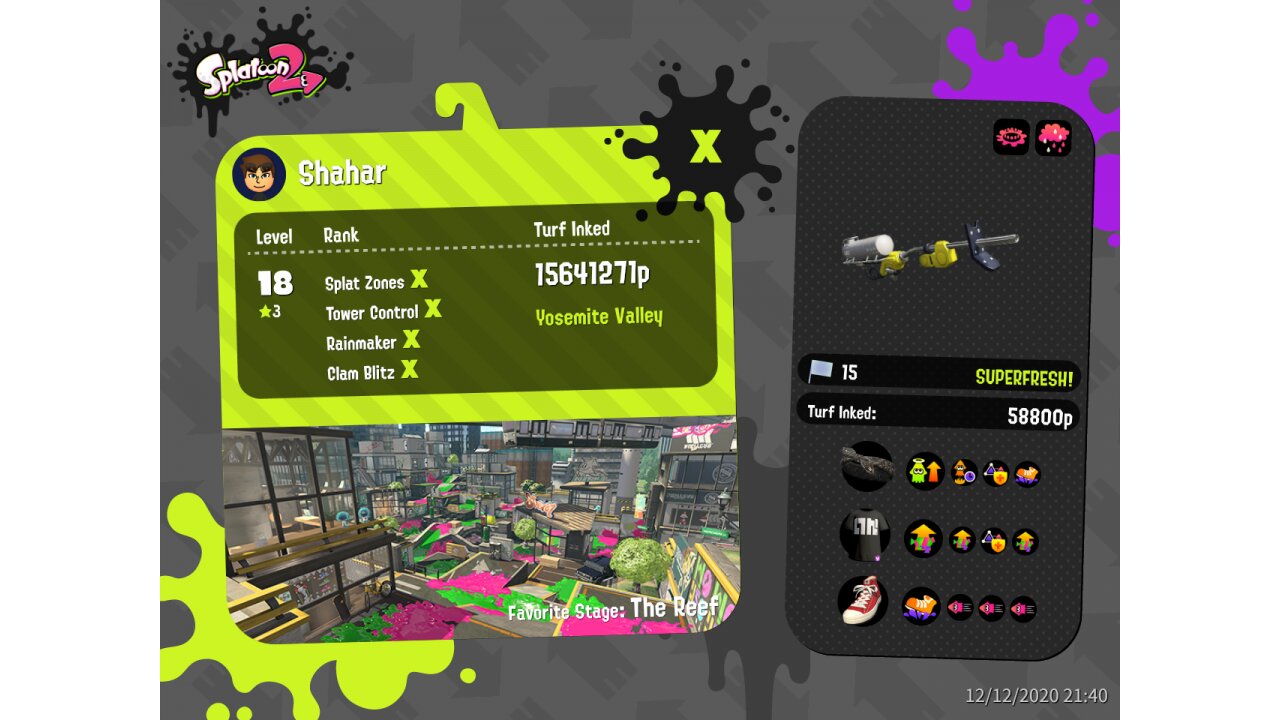Image resolution: width=1280 pixels, height=720 pixels.
Task: Click the black X rank splat badge
Action: point(705,145)
